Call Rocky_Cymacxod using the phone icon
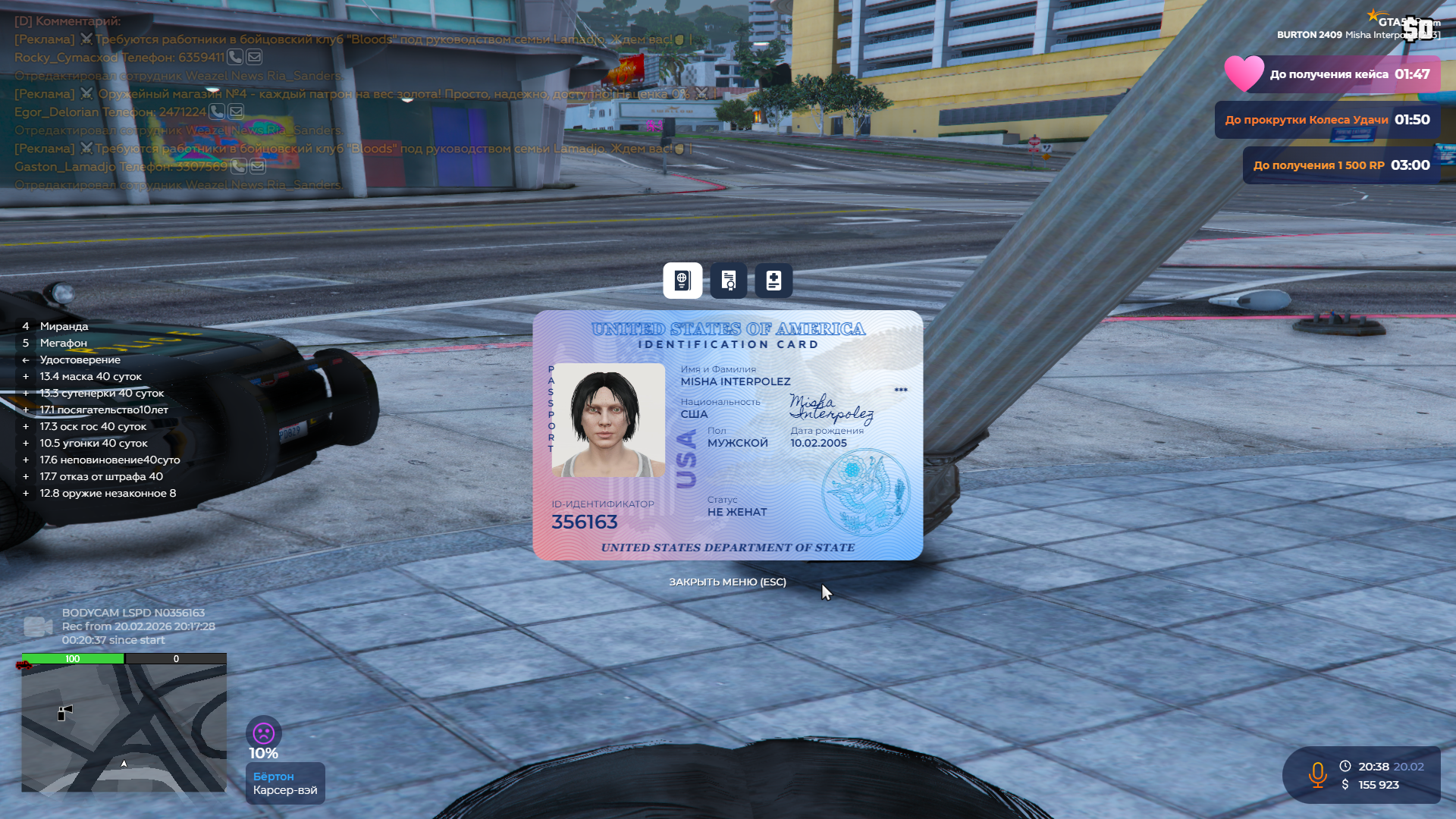Image resolution: width=1456 pixels, height=819 pixels. click(235, 57)
